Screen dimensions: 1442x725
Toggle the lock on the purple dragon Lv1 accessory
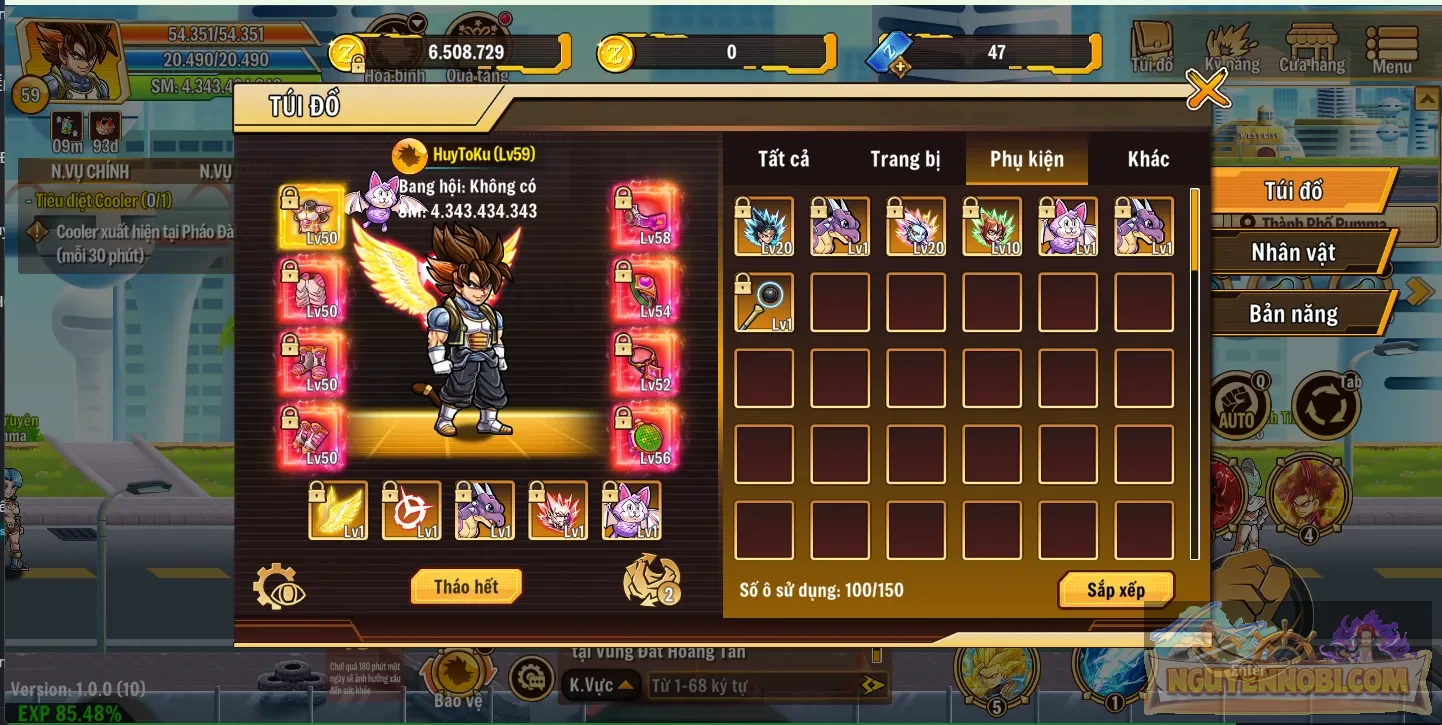[x=463, y=492]
